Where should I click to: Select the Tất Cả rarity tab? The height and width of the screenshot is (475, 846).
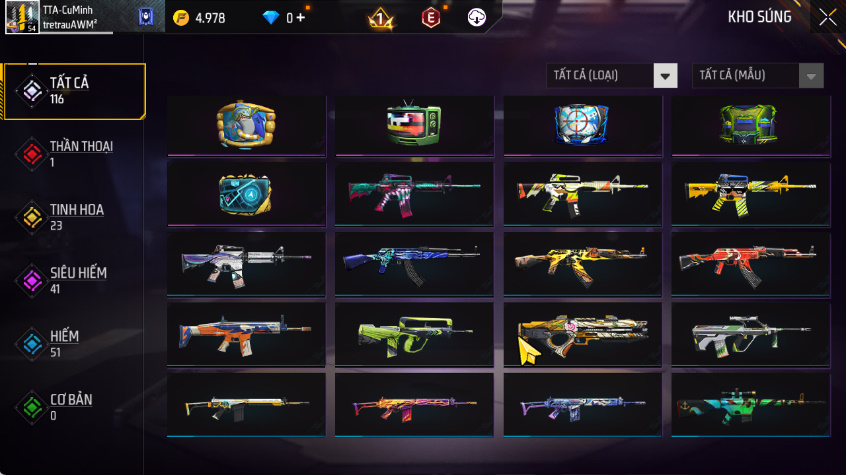coord(74,91)
